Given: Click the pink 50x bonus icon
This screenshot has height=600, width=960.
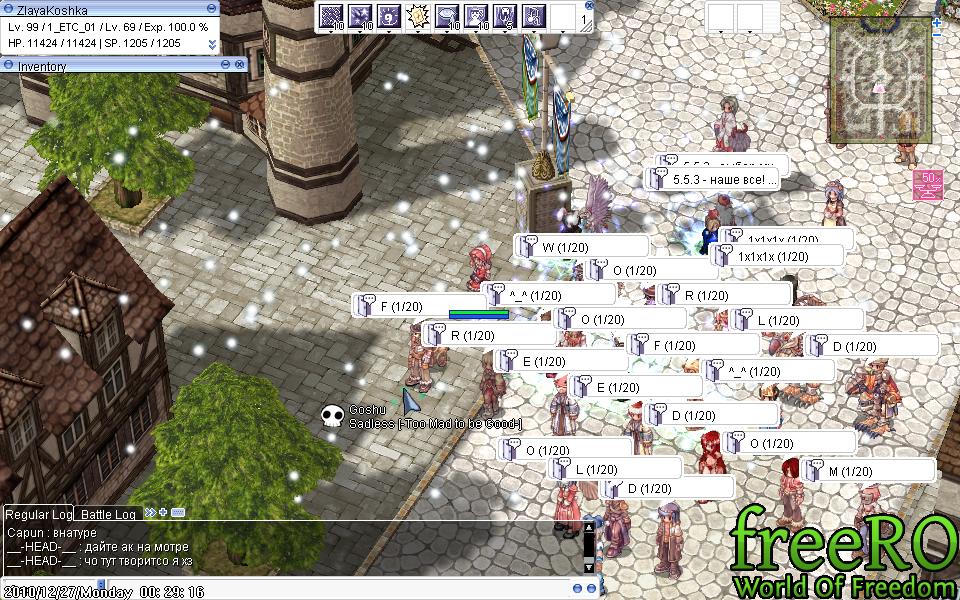Looking at the screenshot, I should (928, 185).
